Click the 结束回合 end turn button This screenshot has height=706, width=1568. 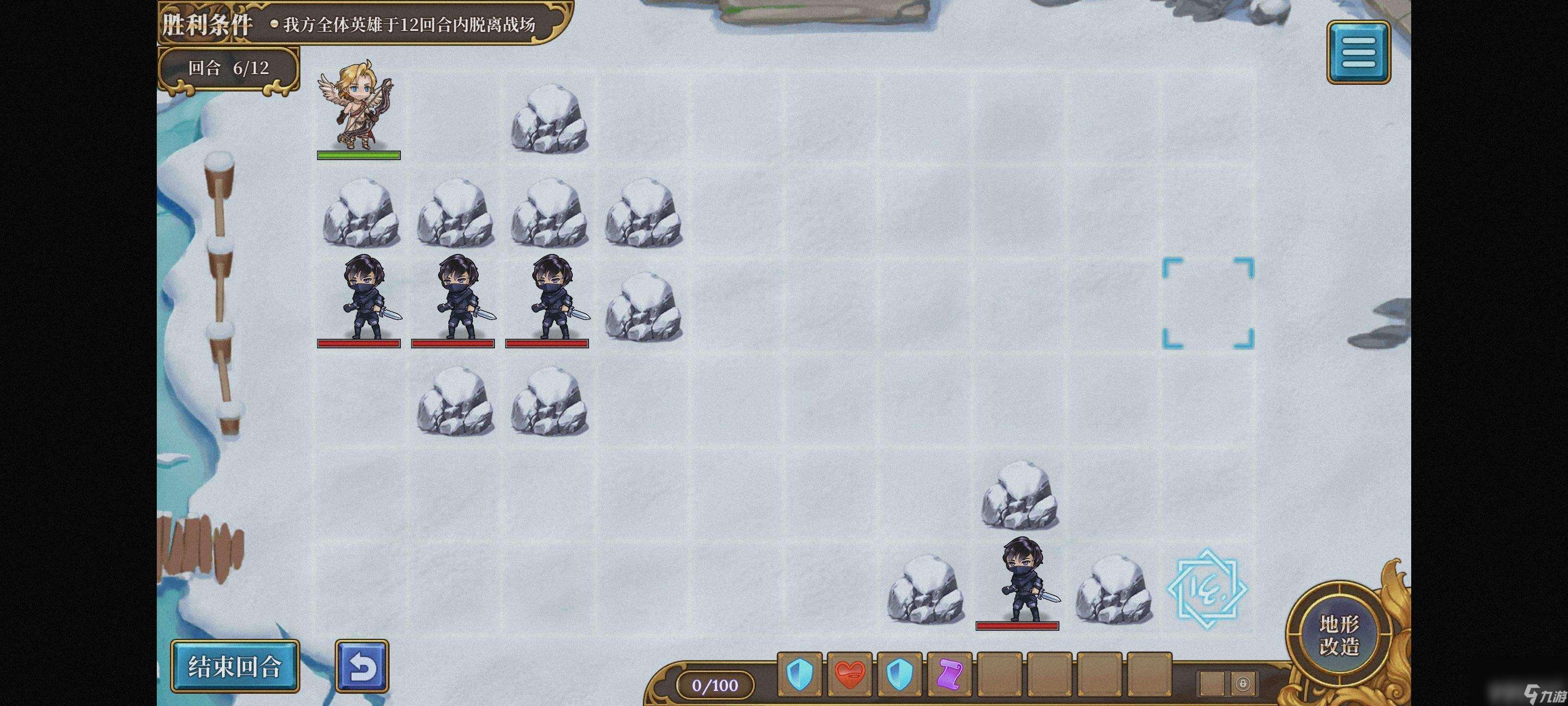click(235, 666)
